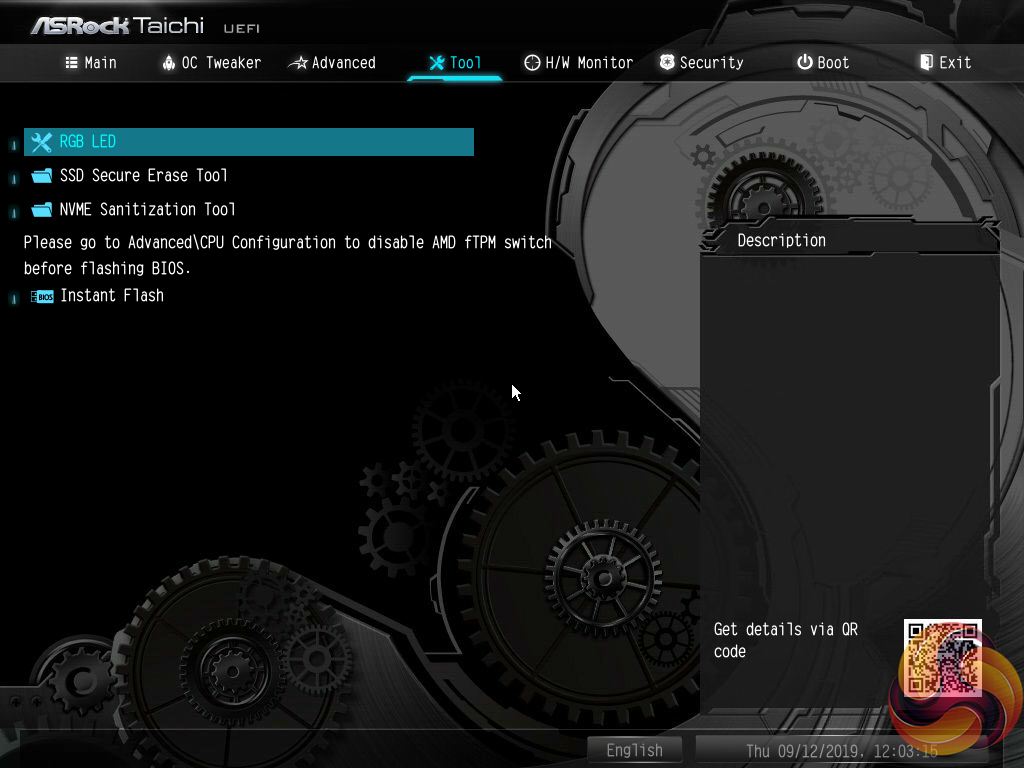Click the QR code for details
The image size is (1024, 768).
point(942,657)
